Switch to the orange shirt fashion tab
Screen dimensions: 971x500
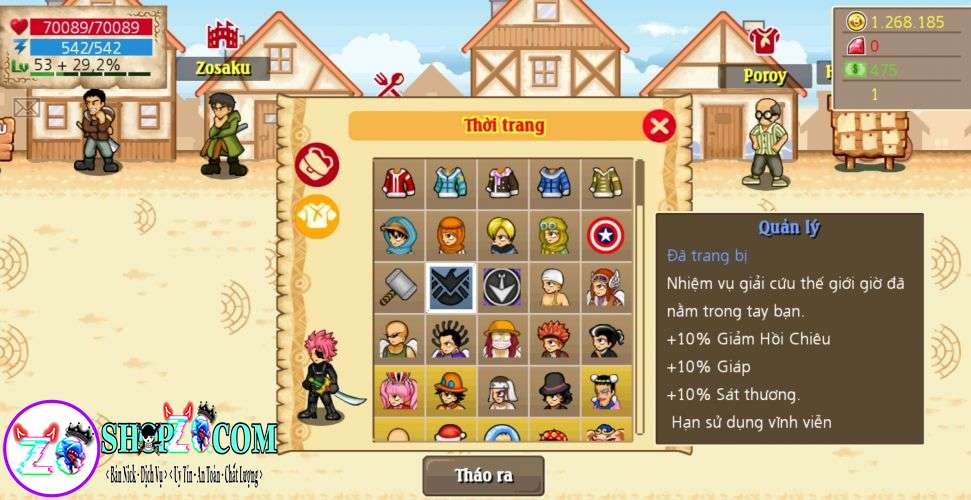pos(316,216)
